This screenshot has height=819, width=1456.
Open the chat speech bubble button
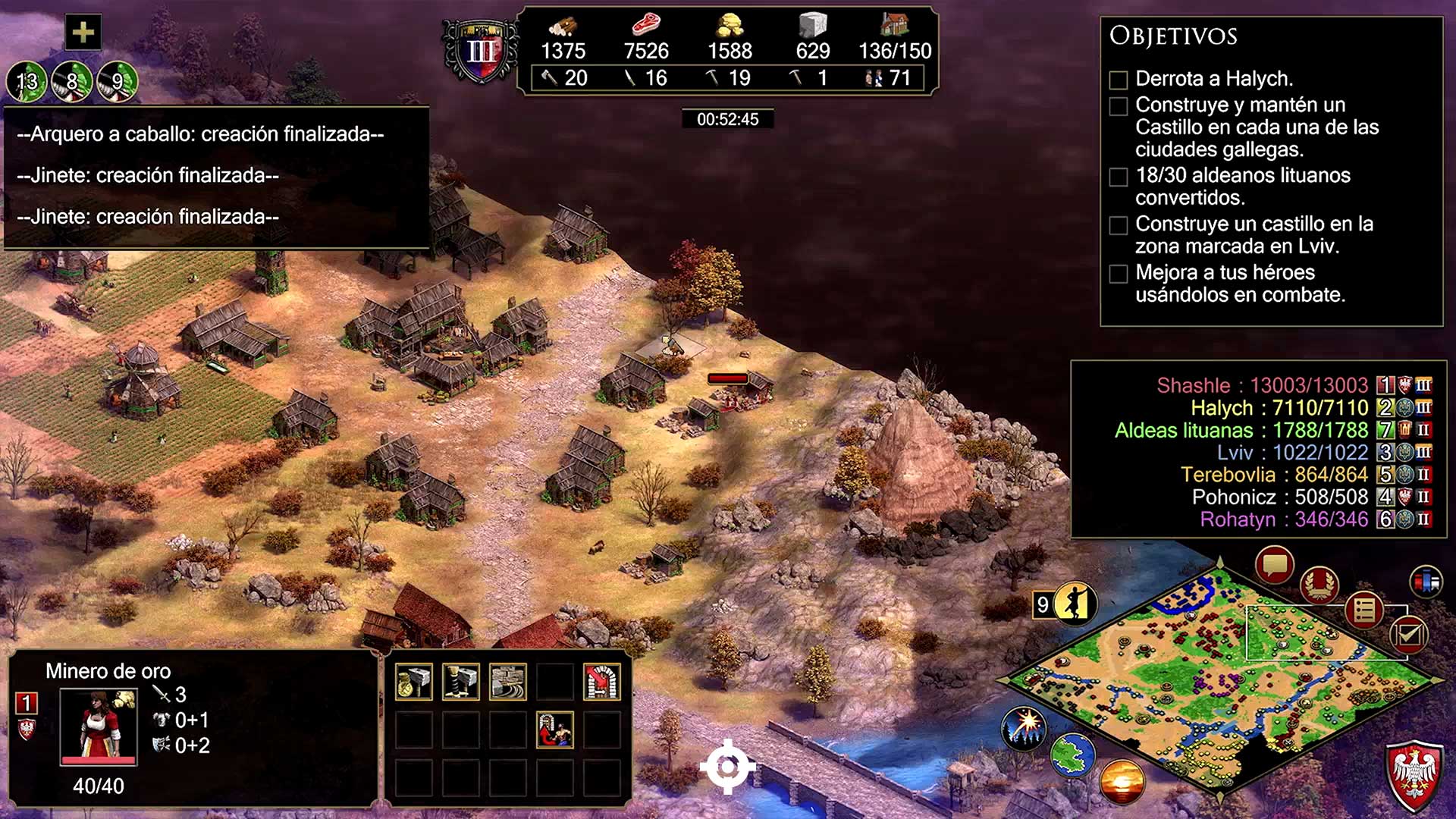(x=1274, y=565)
